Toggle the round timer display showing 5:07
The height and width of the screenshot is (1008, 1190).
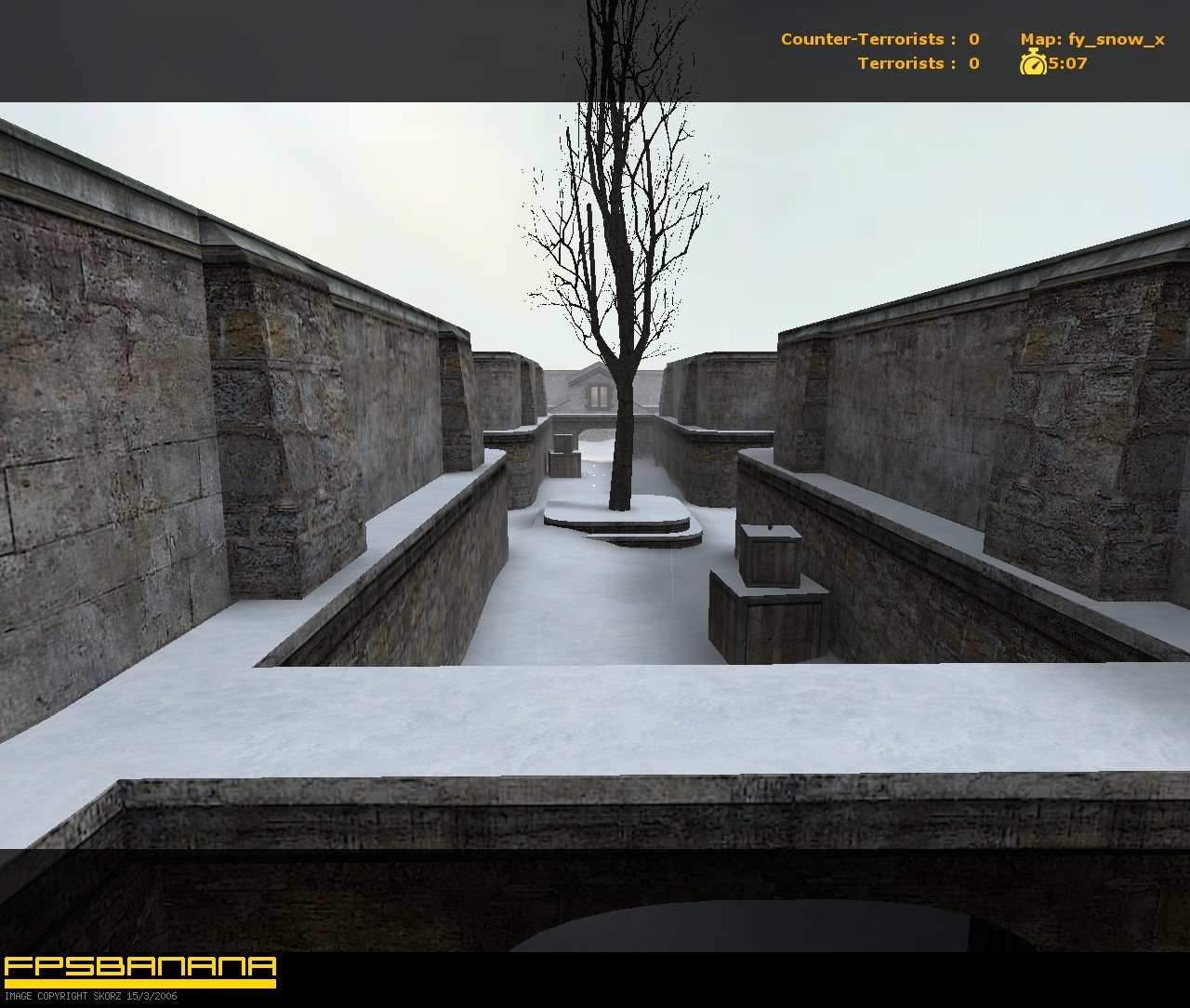[x=1067, y=63]
